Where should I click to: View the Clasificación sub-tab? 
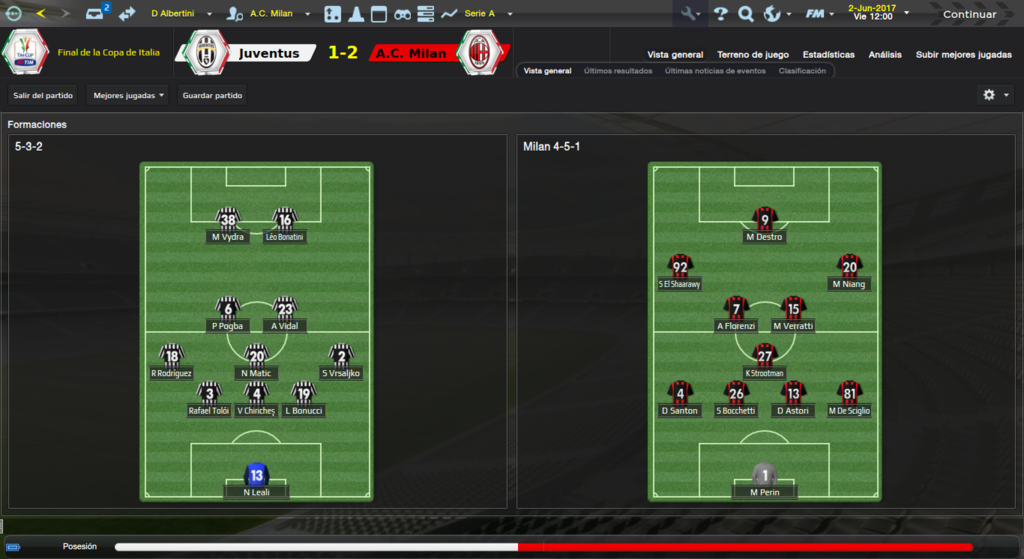(x=802, y=71)
